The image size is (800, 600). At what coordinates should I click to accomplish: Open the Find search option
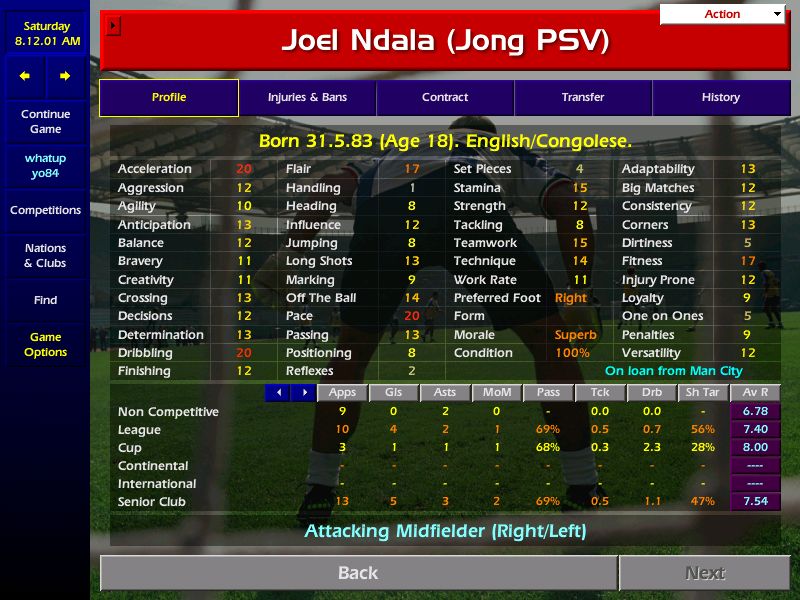(x=45, y=300)
